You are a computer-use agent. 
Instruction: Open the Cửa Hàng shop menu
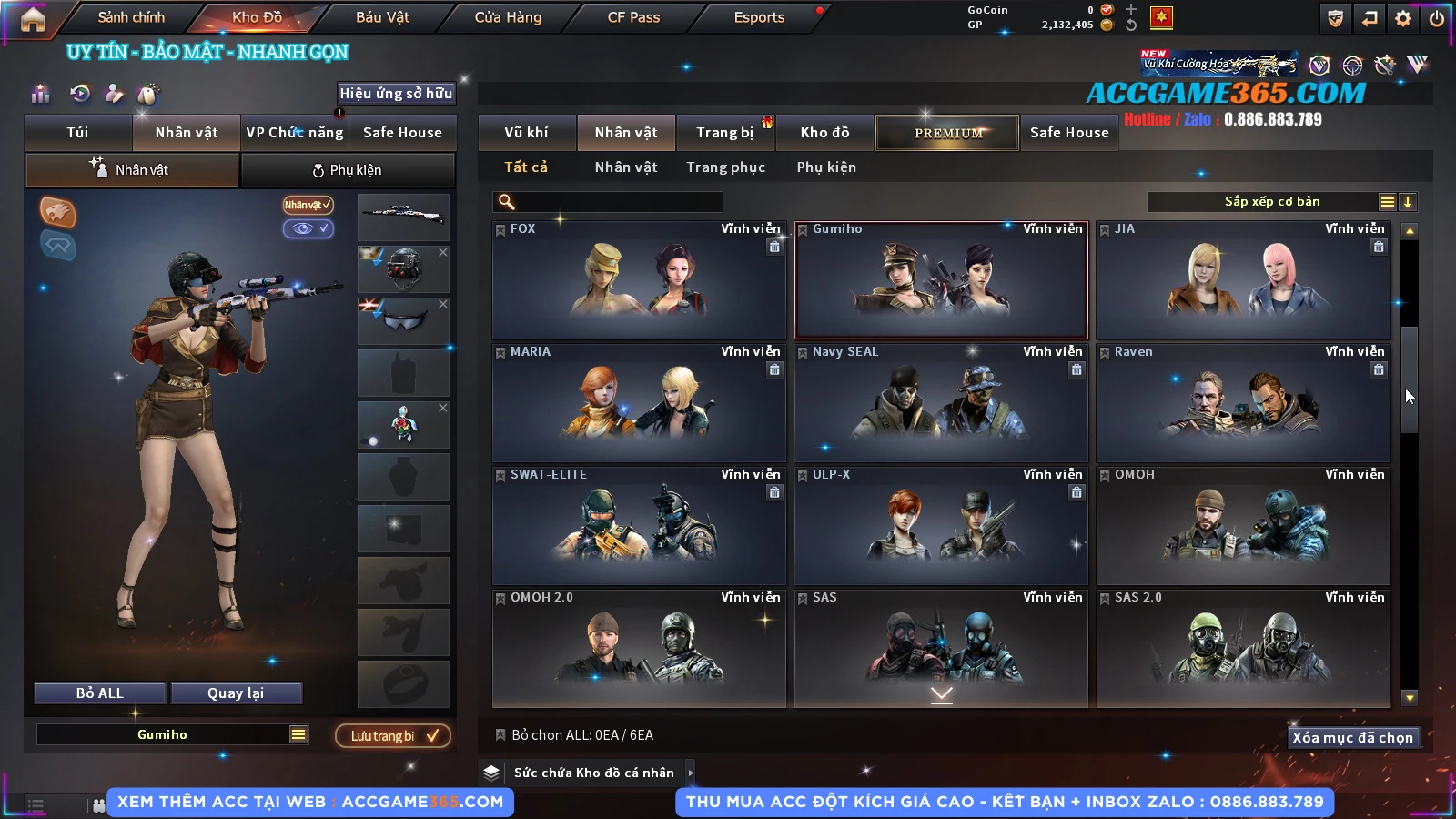(508, 17)
